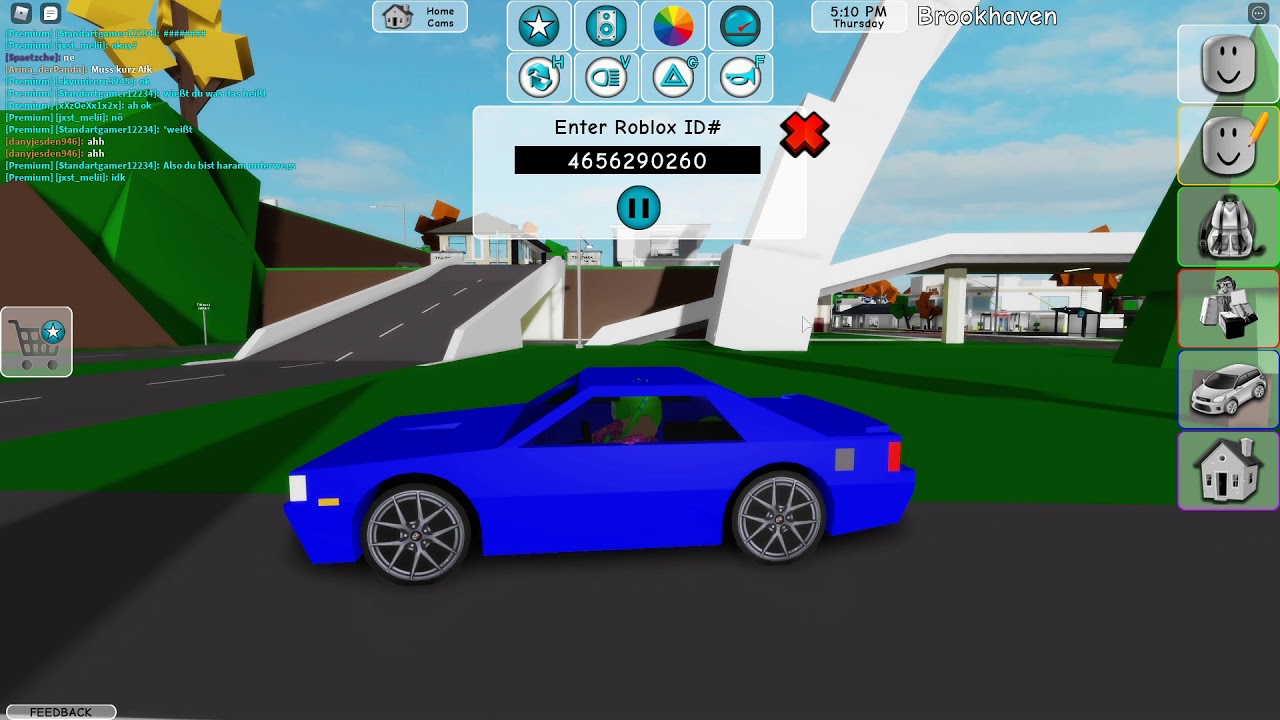Click the Roblox ID number field
Viewport: 1280px width, 720px height.
point(637,160)
